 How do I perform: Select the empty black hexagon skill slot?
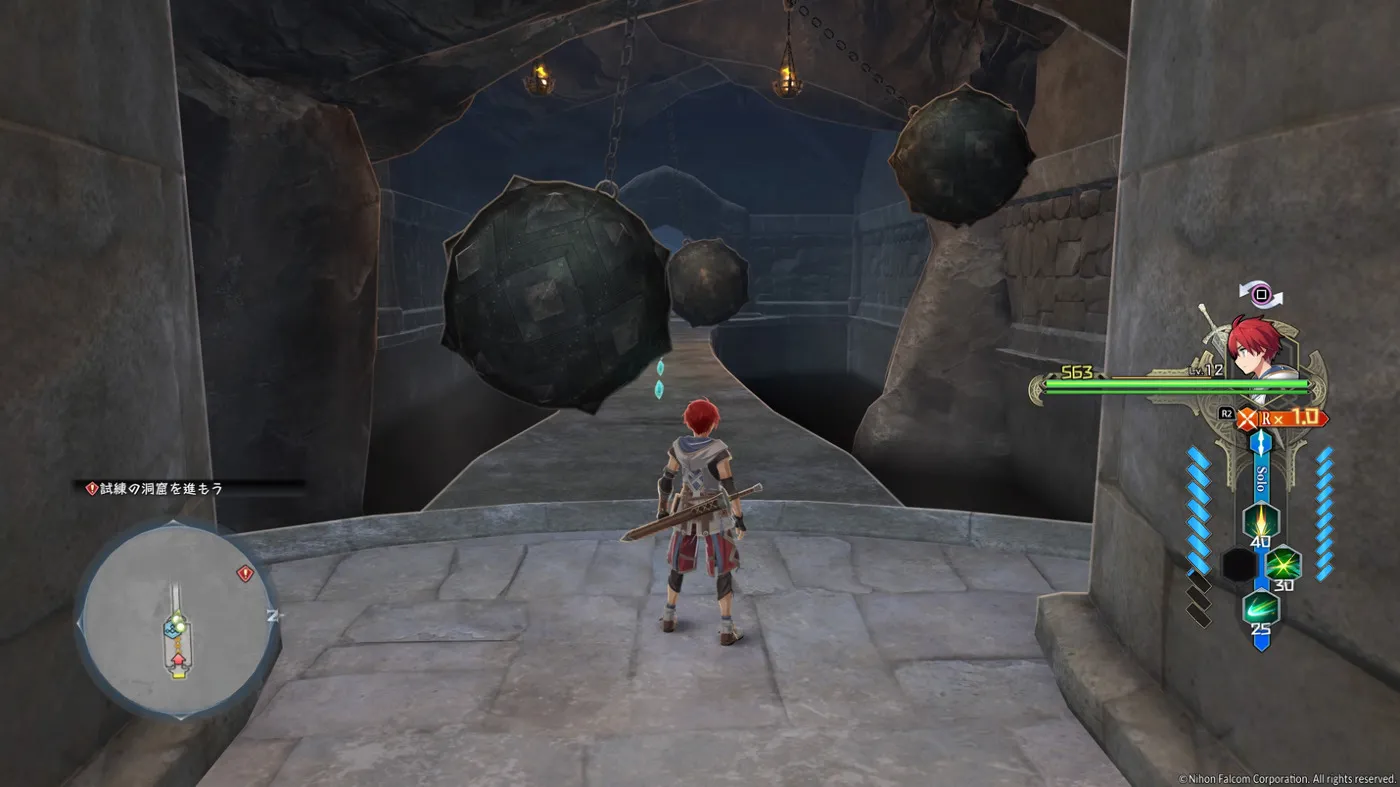pyautogui.click(x=1239, y=564)
